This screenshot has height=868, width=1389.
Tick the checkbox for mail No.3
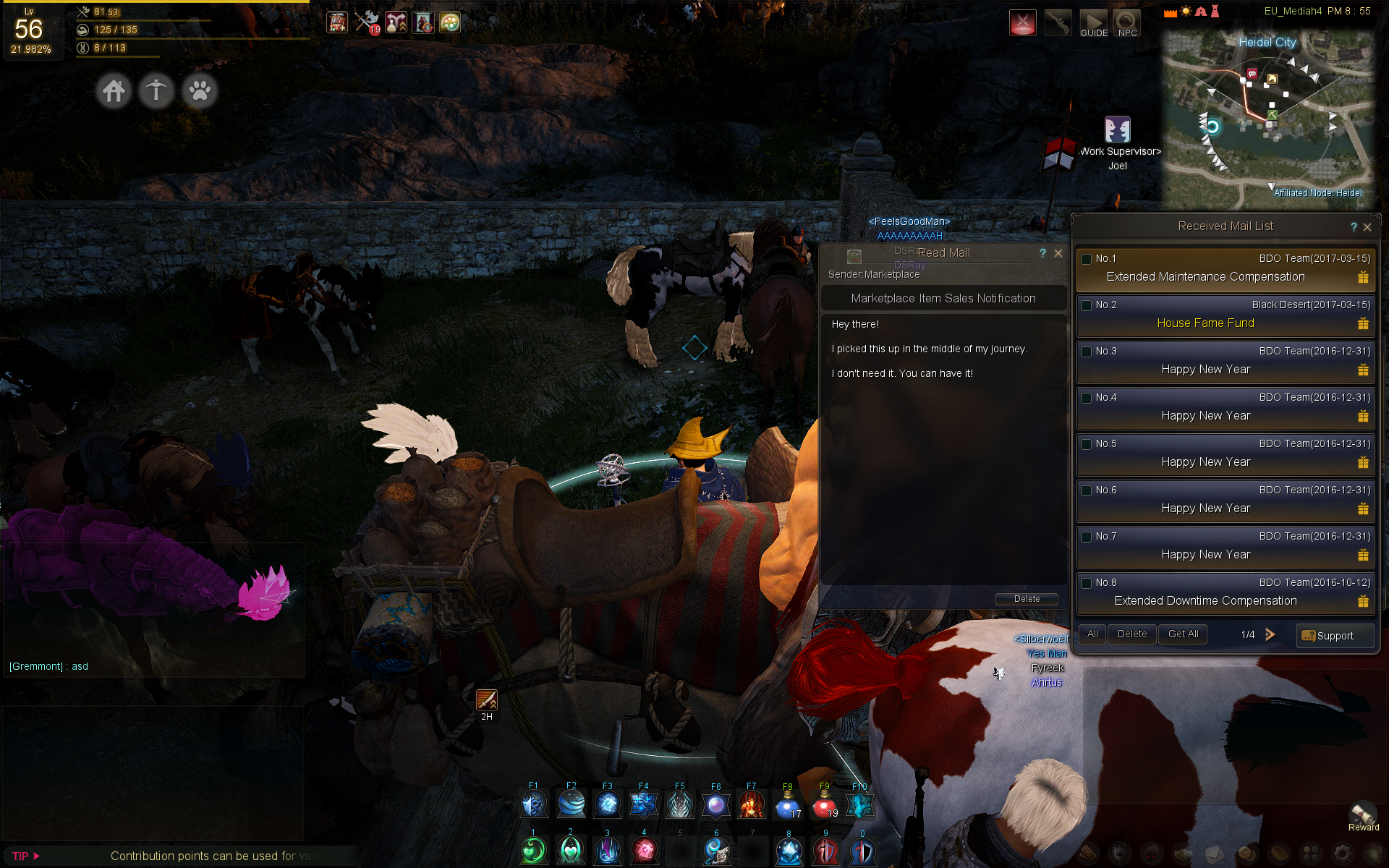pos(1086,352)
